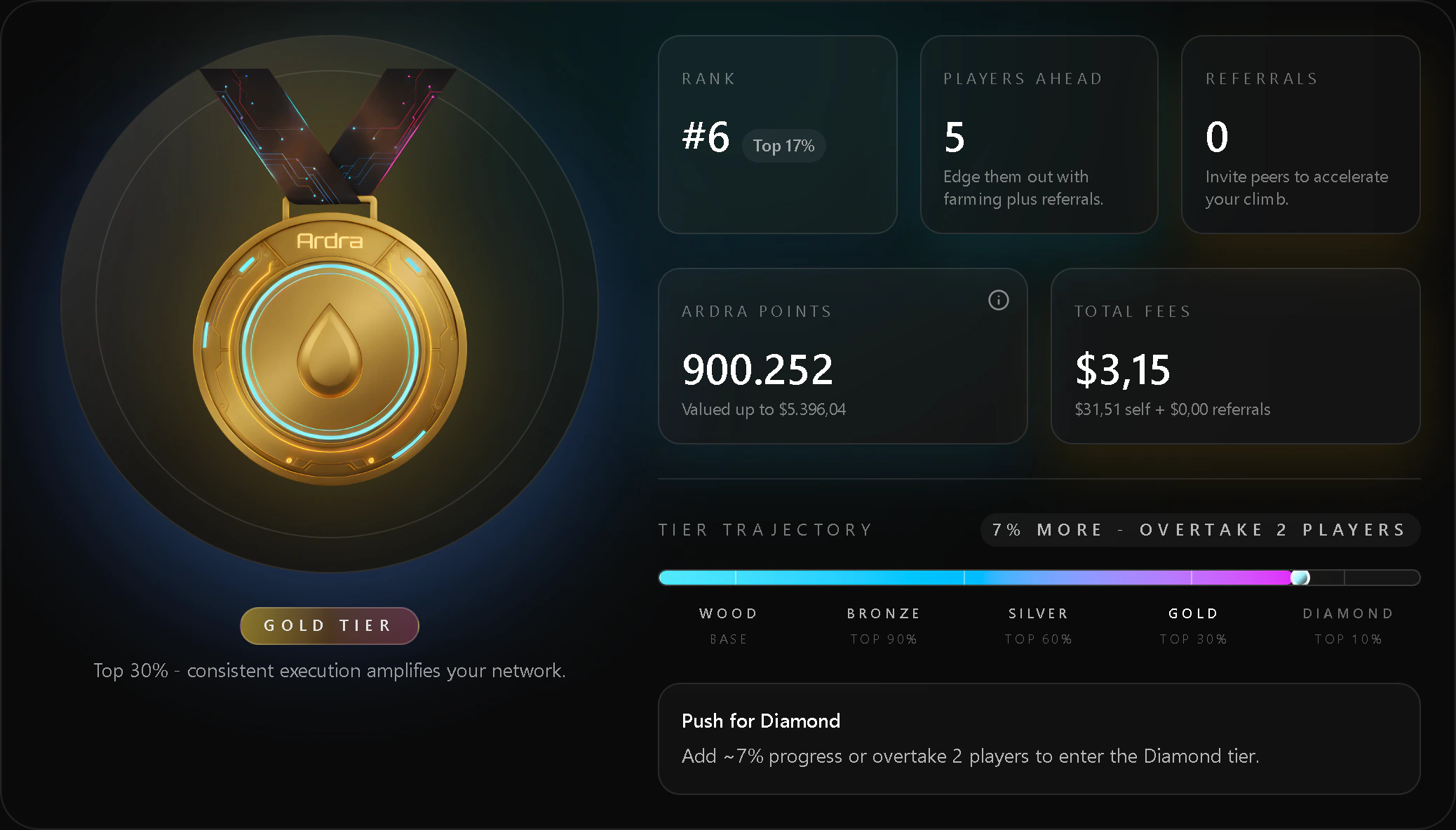Enable the OVERTAKE 2 PLAYERS pill
The height and width of the screenshot is (830, 1456).
pyautogui.click(x=1199, y=529)
